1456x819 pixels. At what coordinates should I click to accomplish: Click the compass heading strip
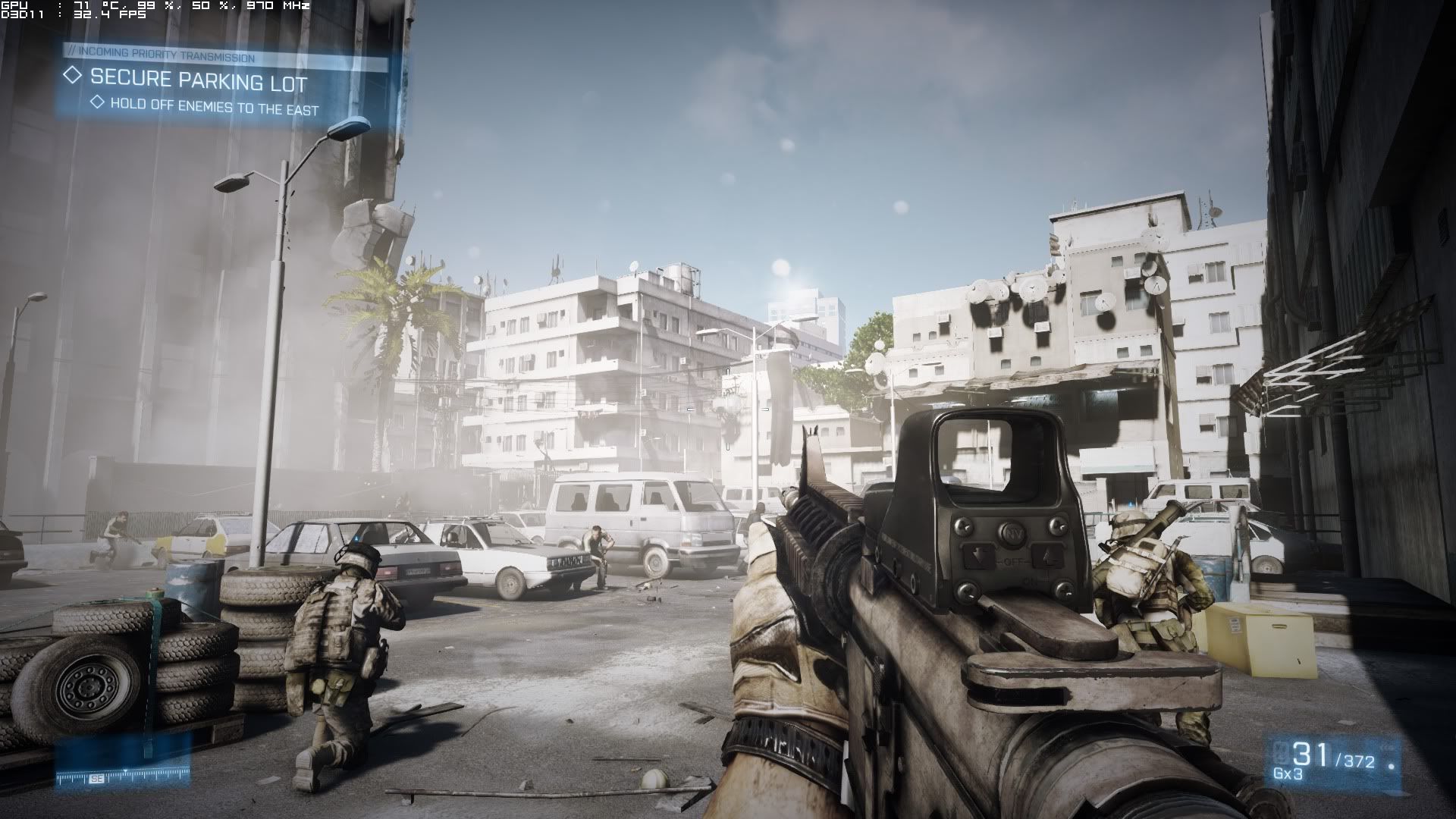pyautogui.click(x=123, y=777)
